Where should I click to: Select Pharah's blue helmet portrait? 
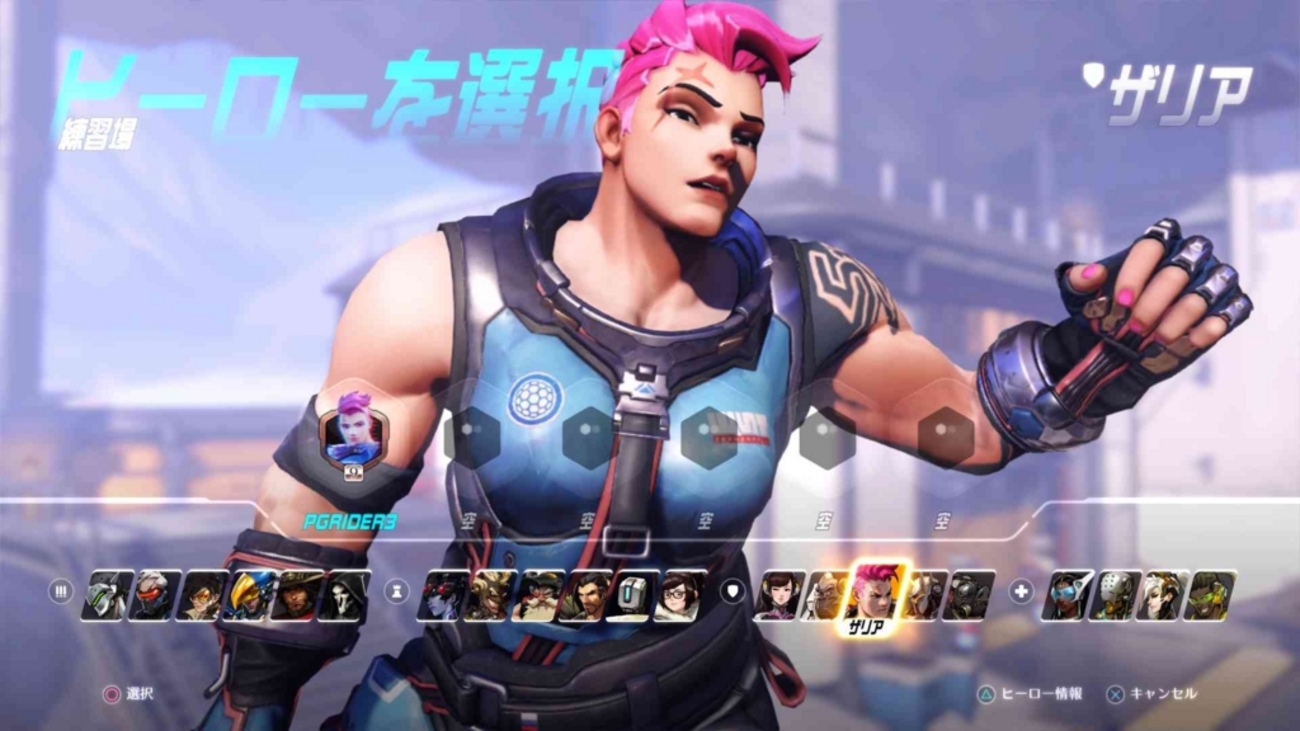point(249,595)
